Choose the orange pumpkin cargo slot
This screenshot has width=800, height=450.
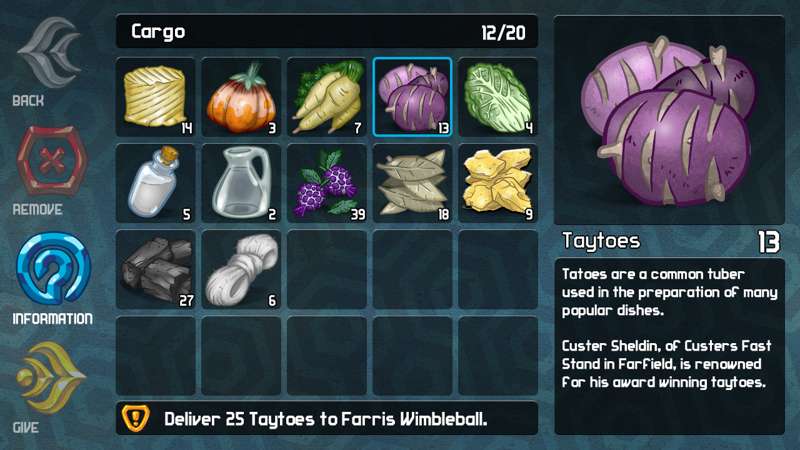241,97
